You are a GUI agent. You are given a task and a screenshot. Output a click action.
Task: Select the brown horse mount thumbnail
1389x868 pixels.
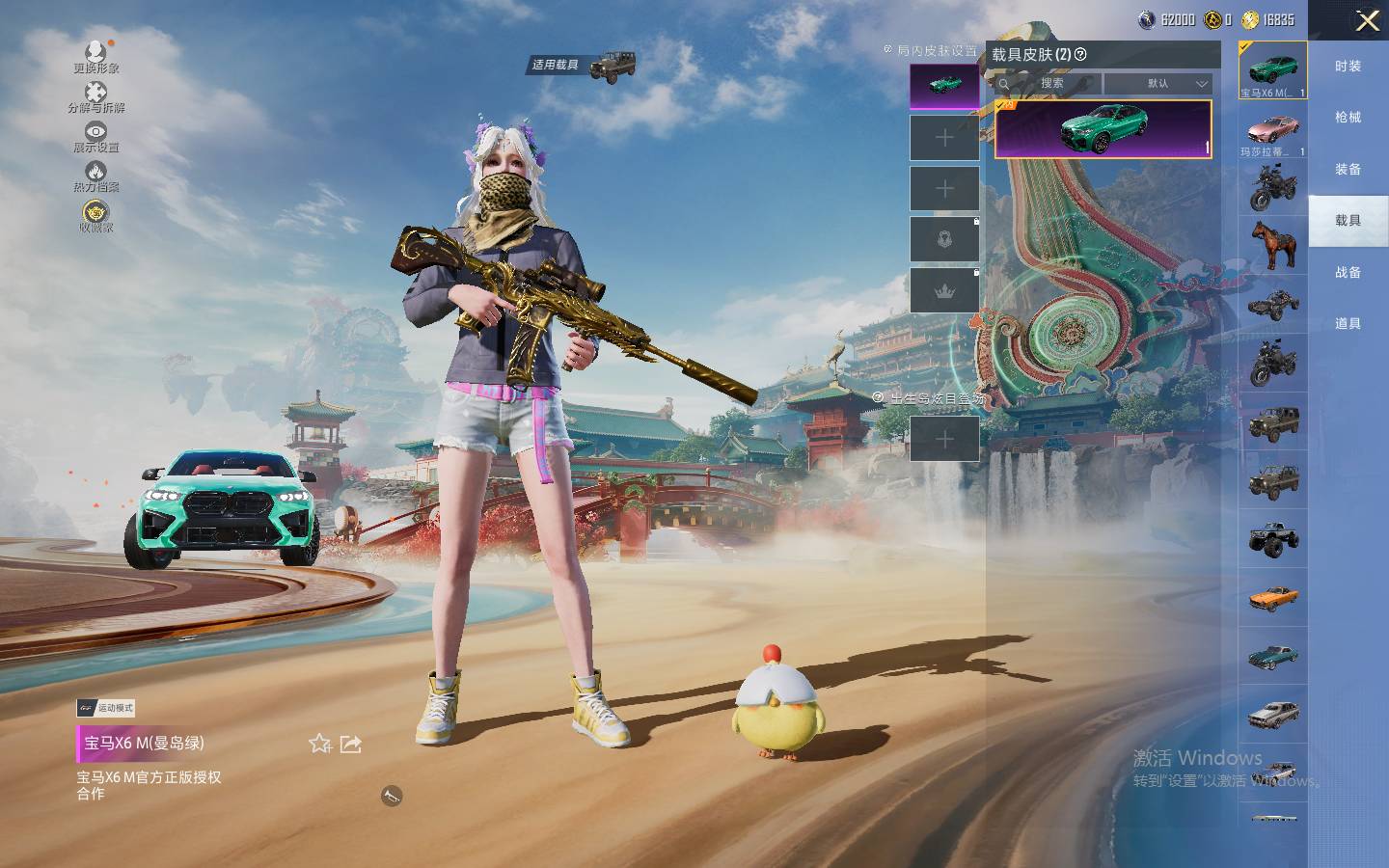click(x=1272, y=245)
